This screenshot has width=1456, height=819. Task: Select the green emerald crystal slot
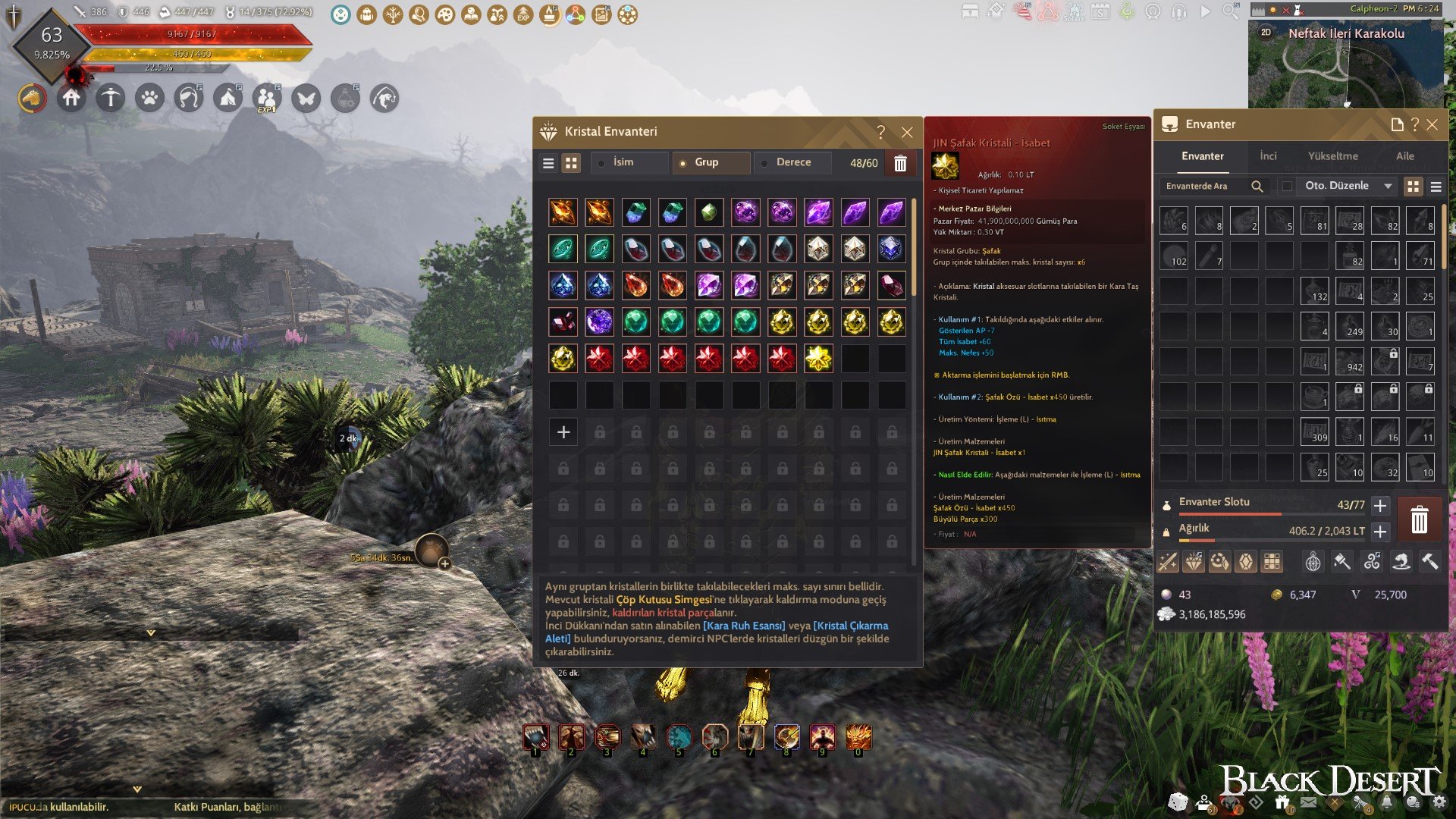click(x=635, y=322)
